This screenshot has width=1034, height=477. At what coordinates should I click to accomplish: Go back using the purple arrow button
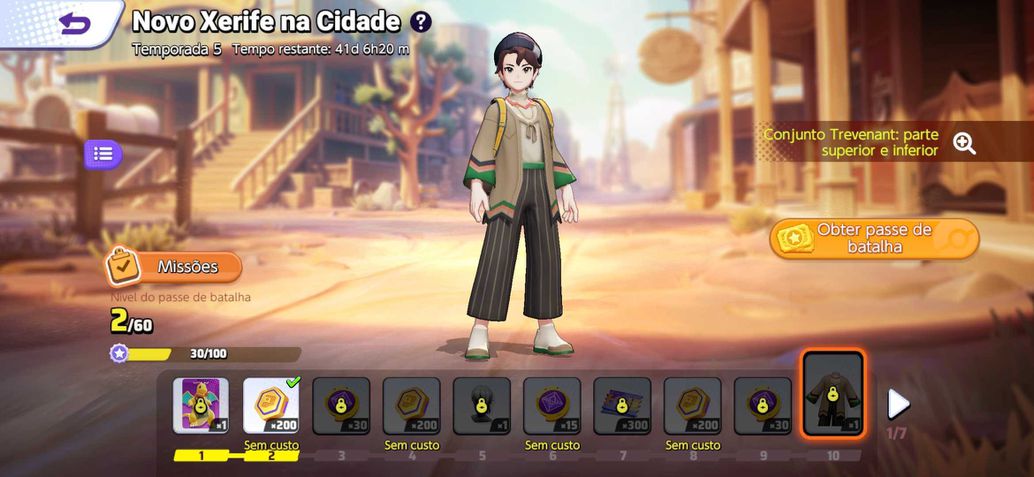[75, 24]
